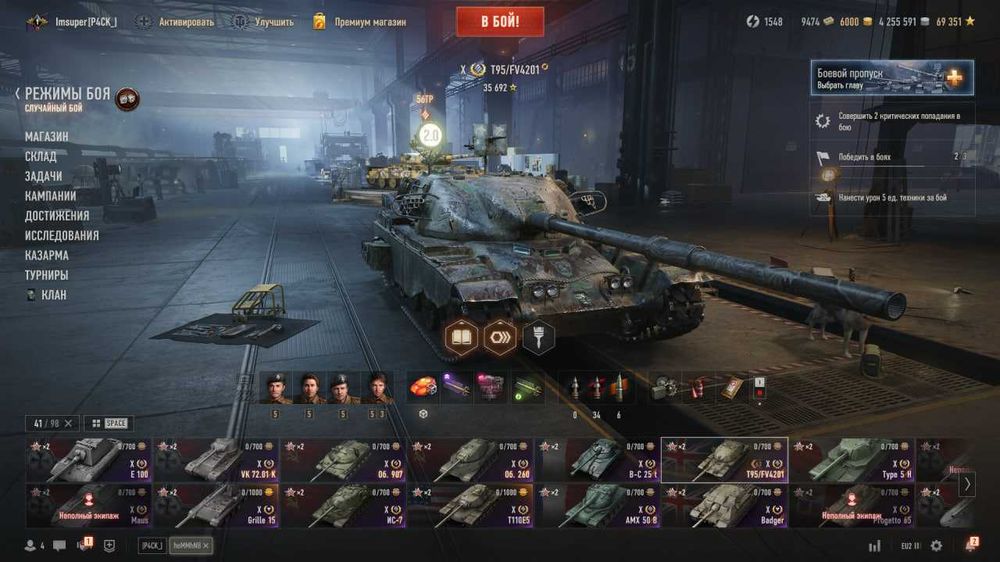Open the РЕЖИМЫ БОЯ battle mode selector
The image size is (1000, 562).
click(x=68, y=93)
